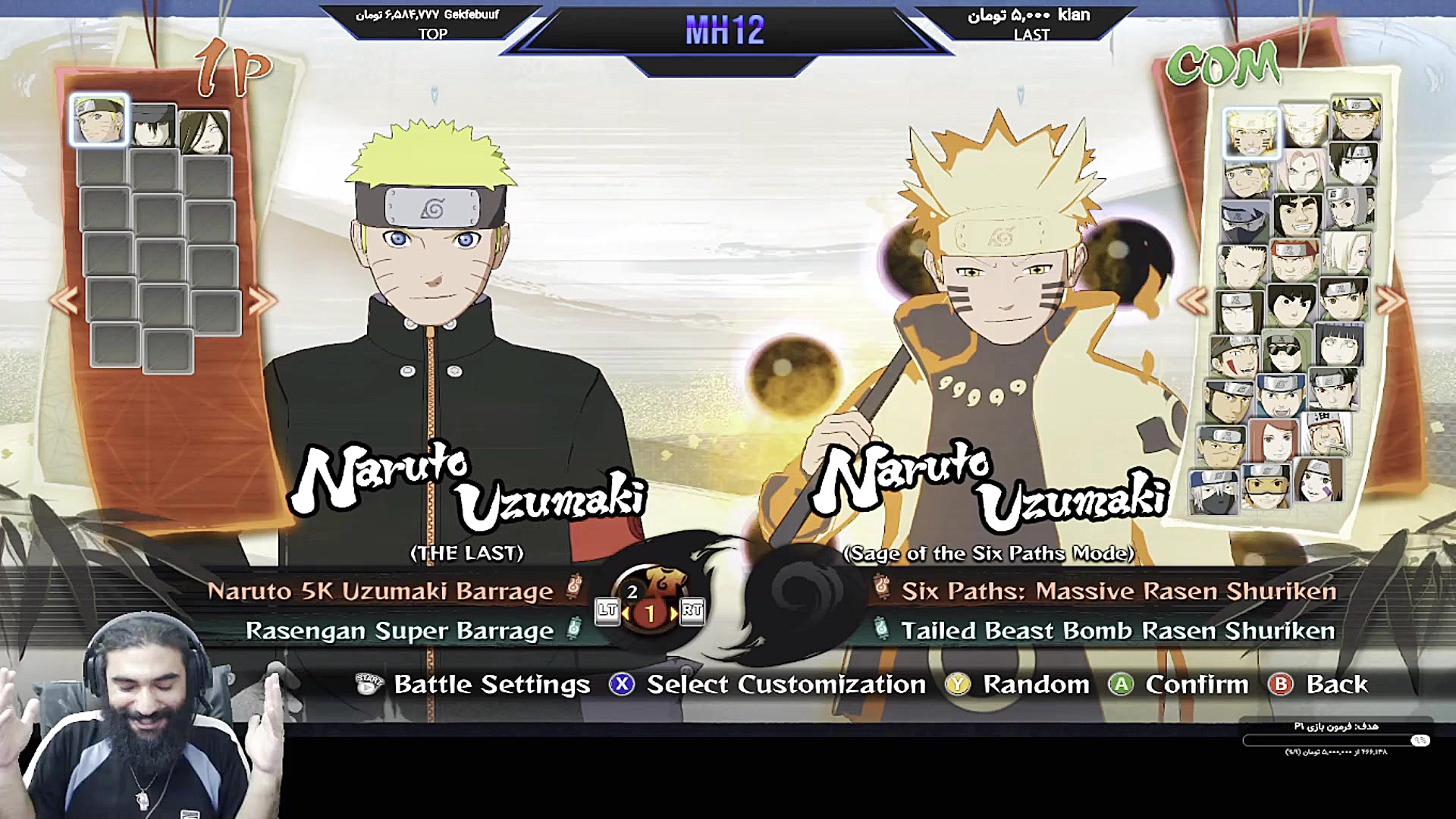Open the previous 1P roster page with the left arrow
The width and height of the screenshot is (1456, 819).
pos(64,300)
